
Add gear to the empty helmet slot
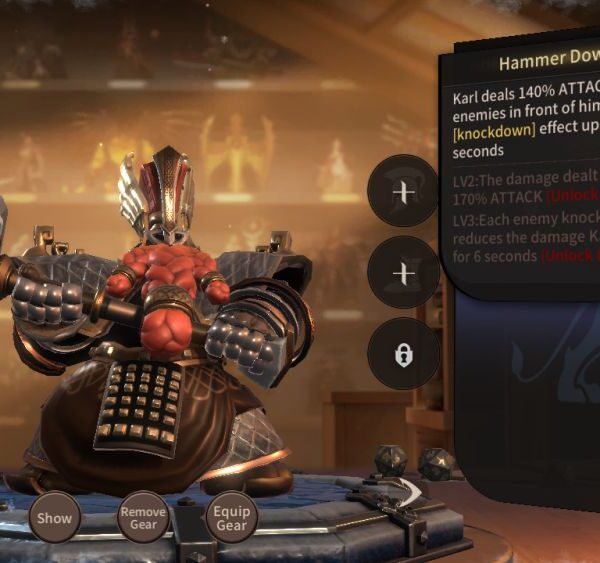[x=403, y=191]
